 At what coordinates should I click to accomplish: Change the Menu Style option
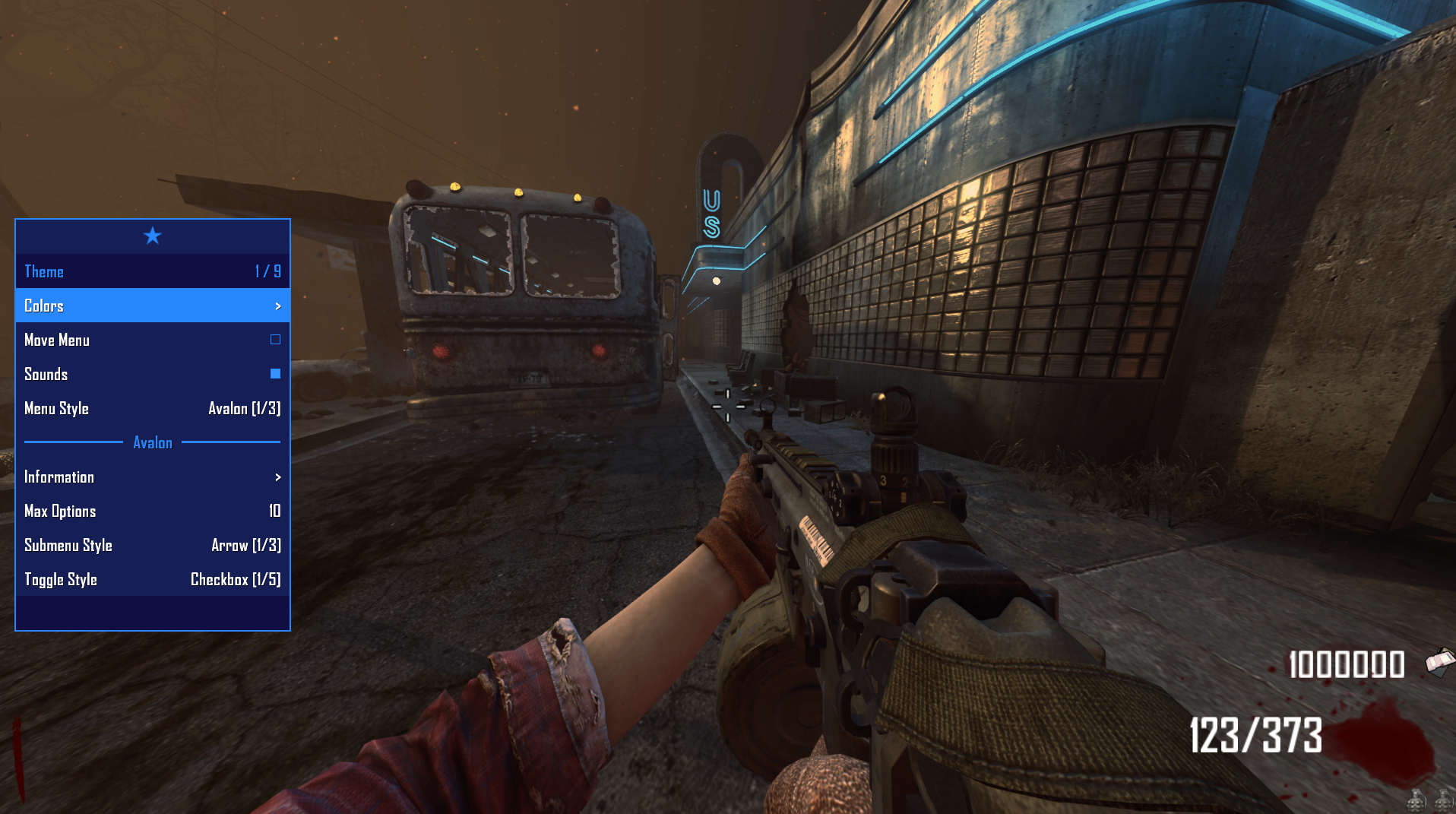click(152, 408)
